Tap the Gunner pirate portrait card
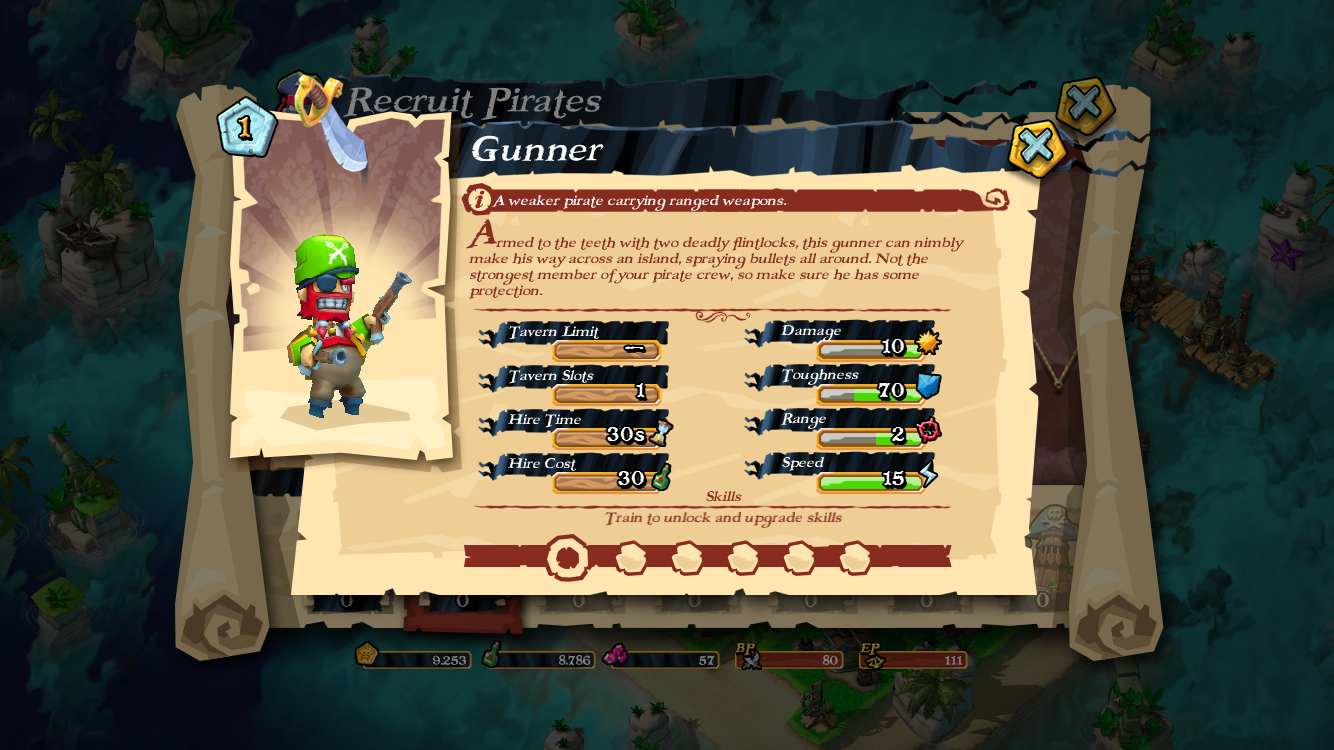The height and width of the screenshot is (750, 1334). [341, 290]
